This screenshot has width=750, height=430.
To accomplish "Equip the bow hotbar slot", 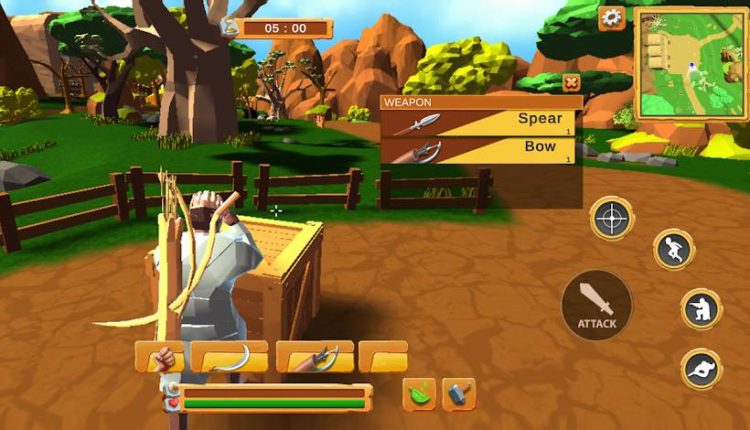I will click(314, 357).
